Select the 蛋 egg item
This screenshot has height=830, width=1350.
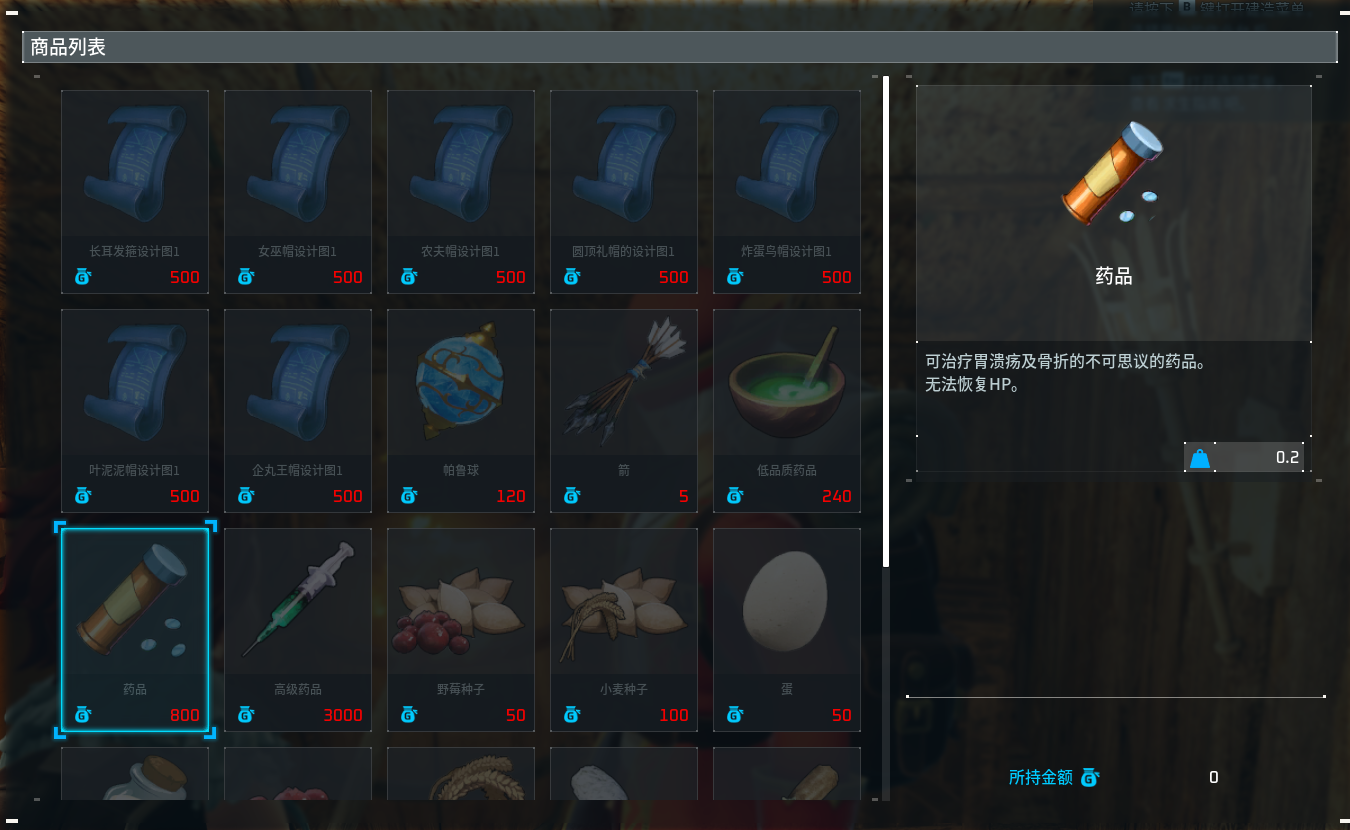click(787, 630)
